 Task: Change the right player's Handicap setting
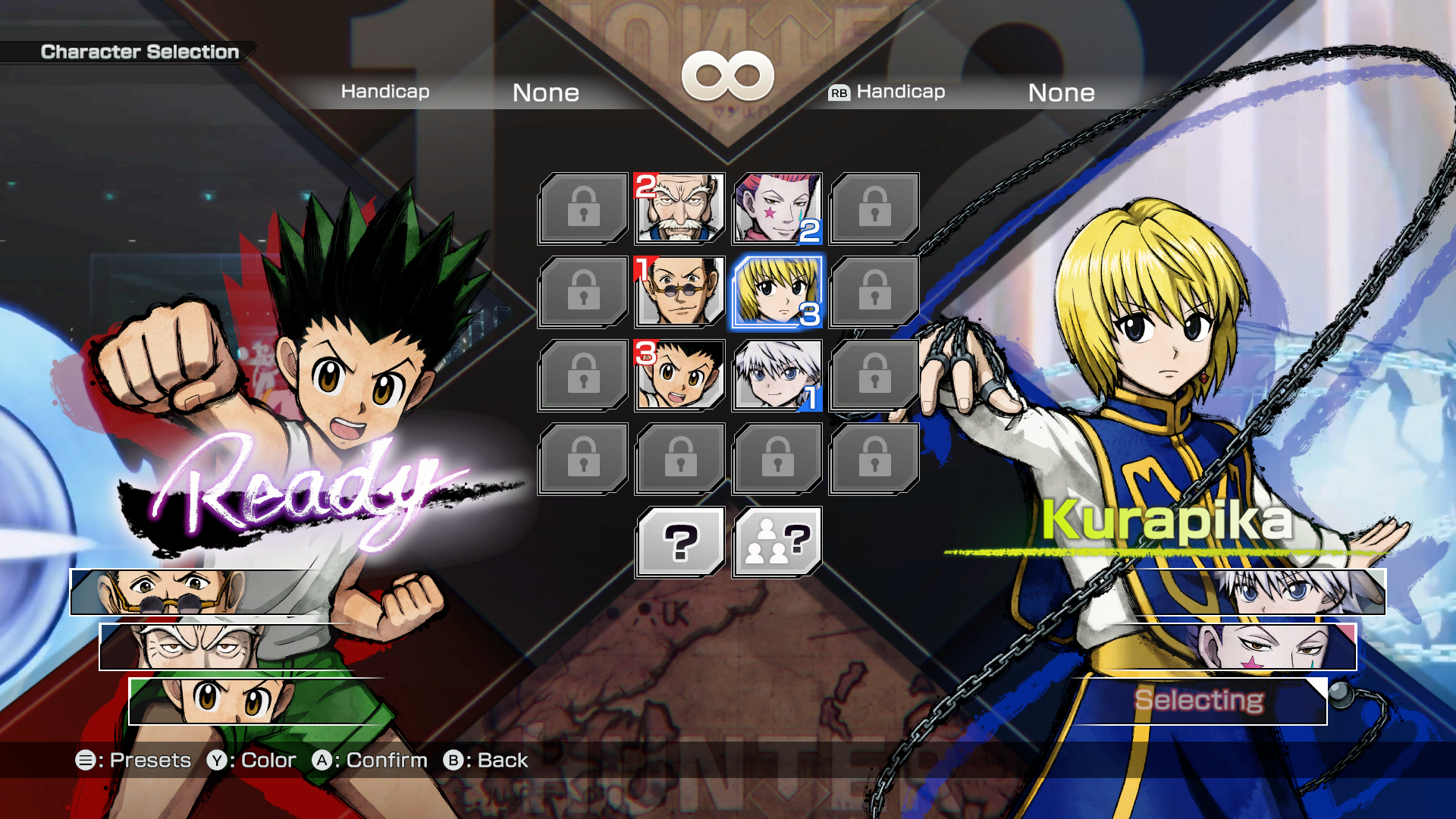(1061, 93)
